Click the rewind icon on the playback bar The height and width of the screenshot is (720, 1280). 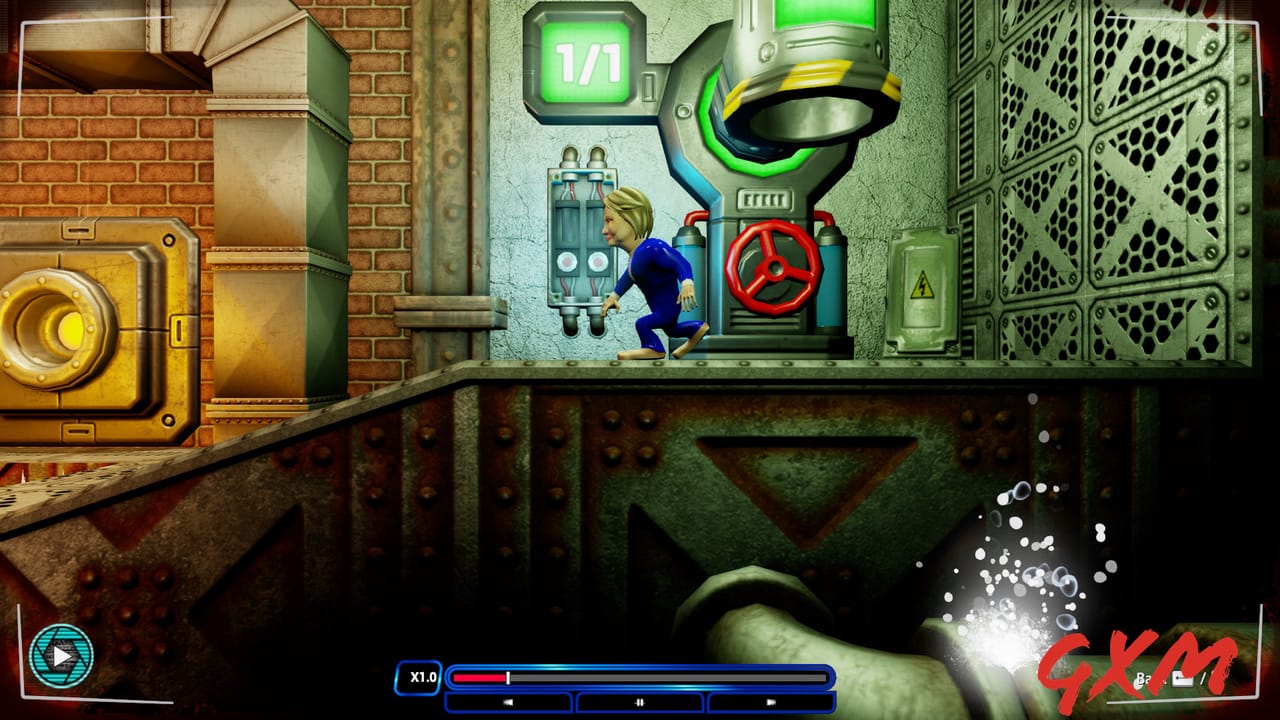508,701
